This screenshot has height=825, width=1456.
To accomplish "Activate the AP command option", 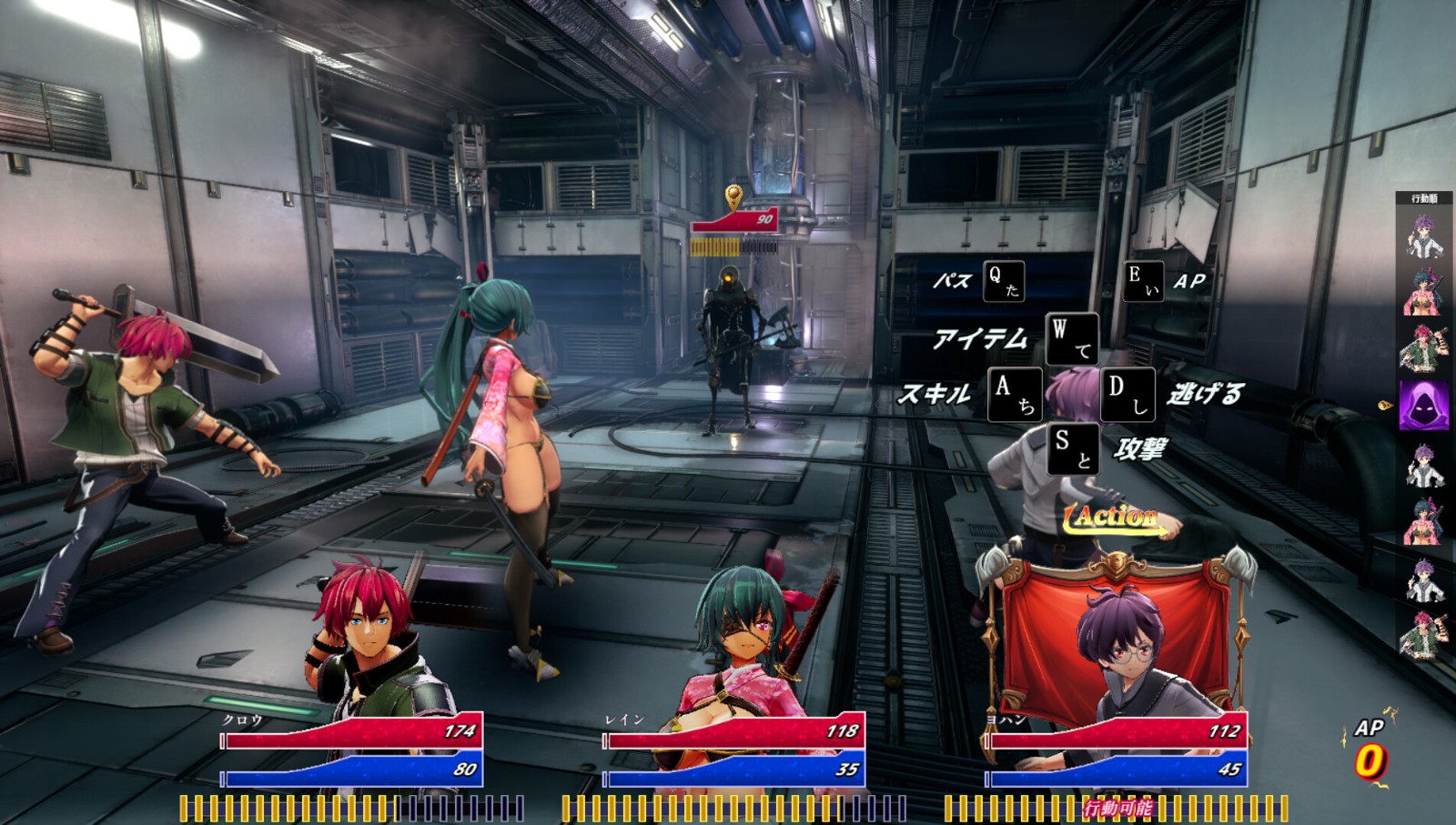I will click(x=1144, y=281).
